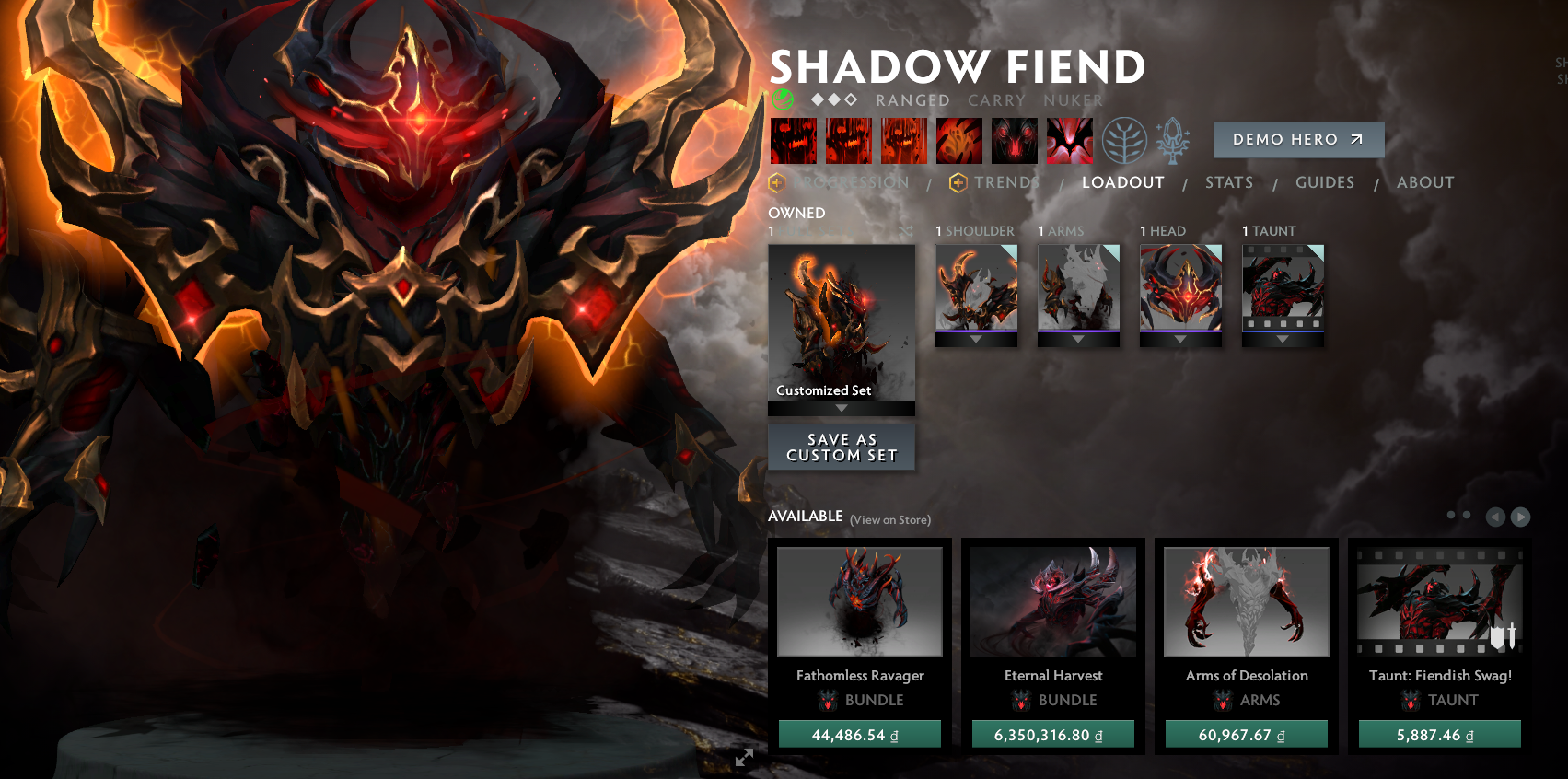Image resolution: width=1568 pixels, height=779 pixels.
Task: Click the SAVE AS CUSTOM SET button
Action: [841, 448]
